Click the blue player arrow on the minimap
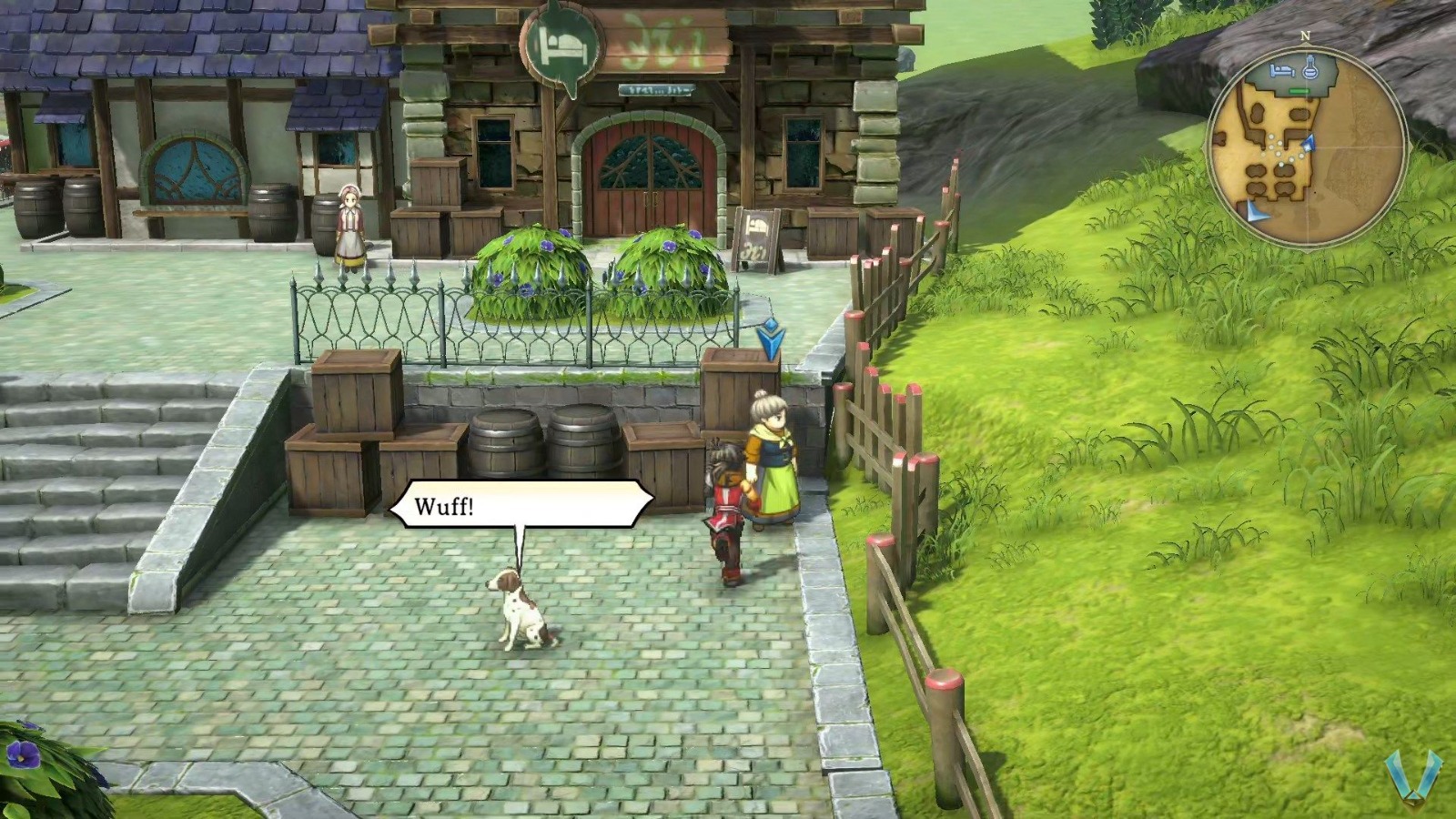 [x=1309, y=144]
